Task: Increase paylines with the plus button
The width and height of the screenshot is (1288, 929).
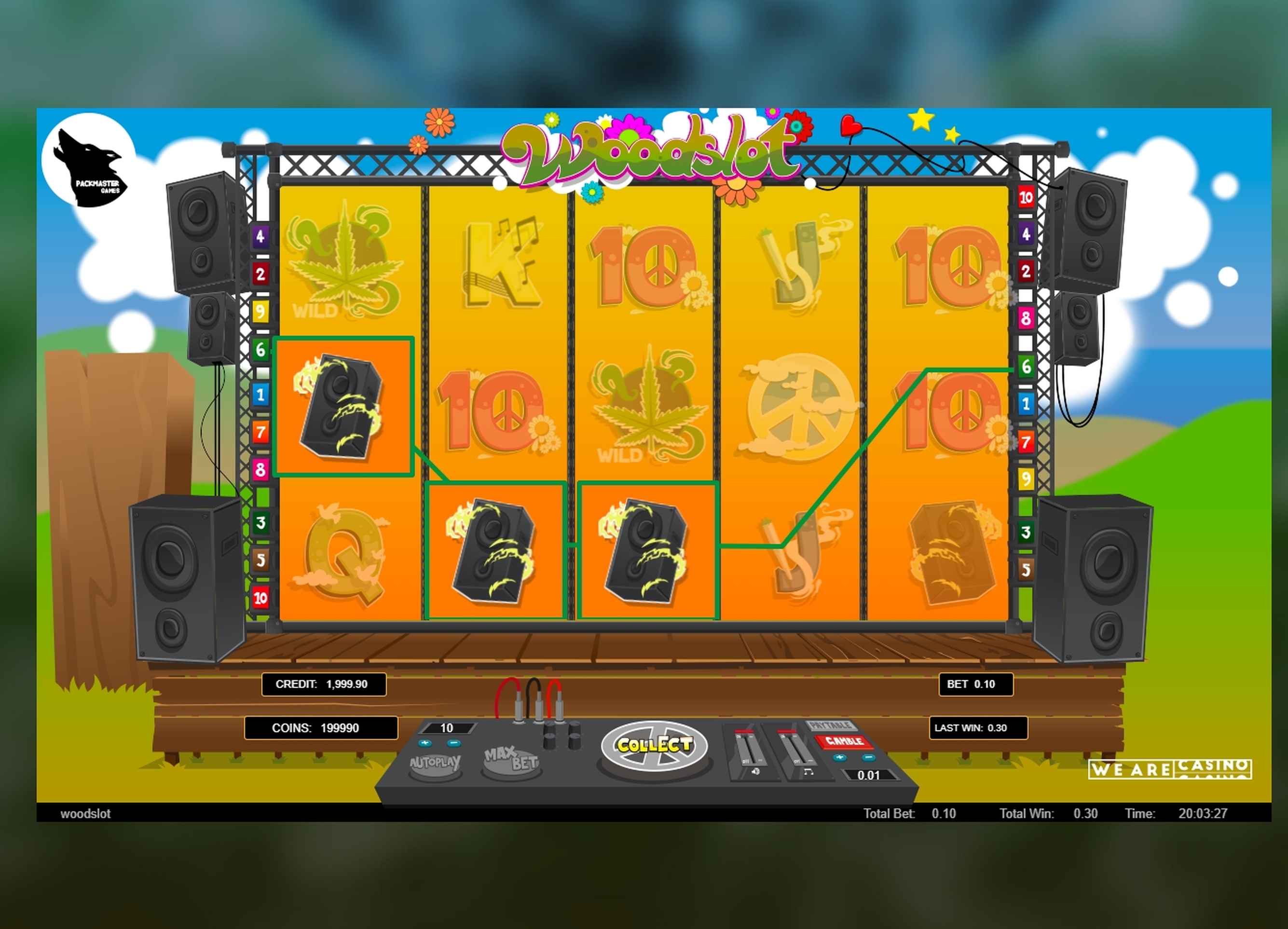Action: coord(425,743)
